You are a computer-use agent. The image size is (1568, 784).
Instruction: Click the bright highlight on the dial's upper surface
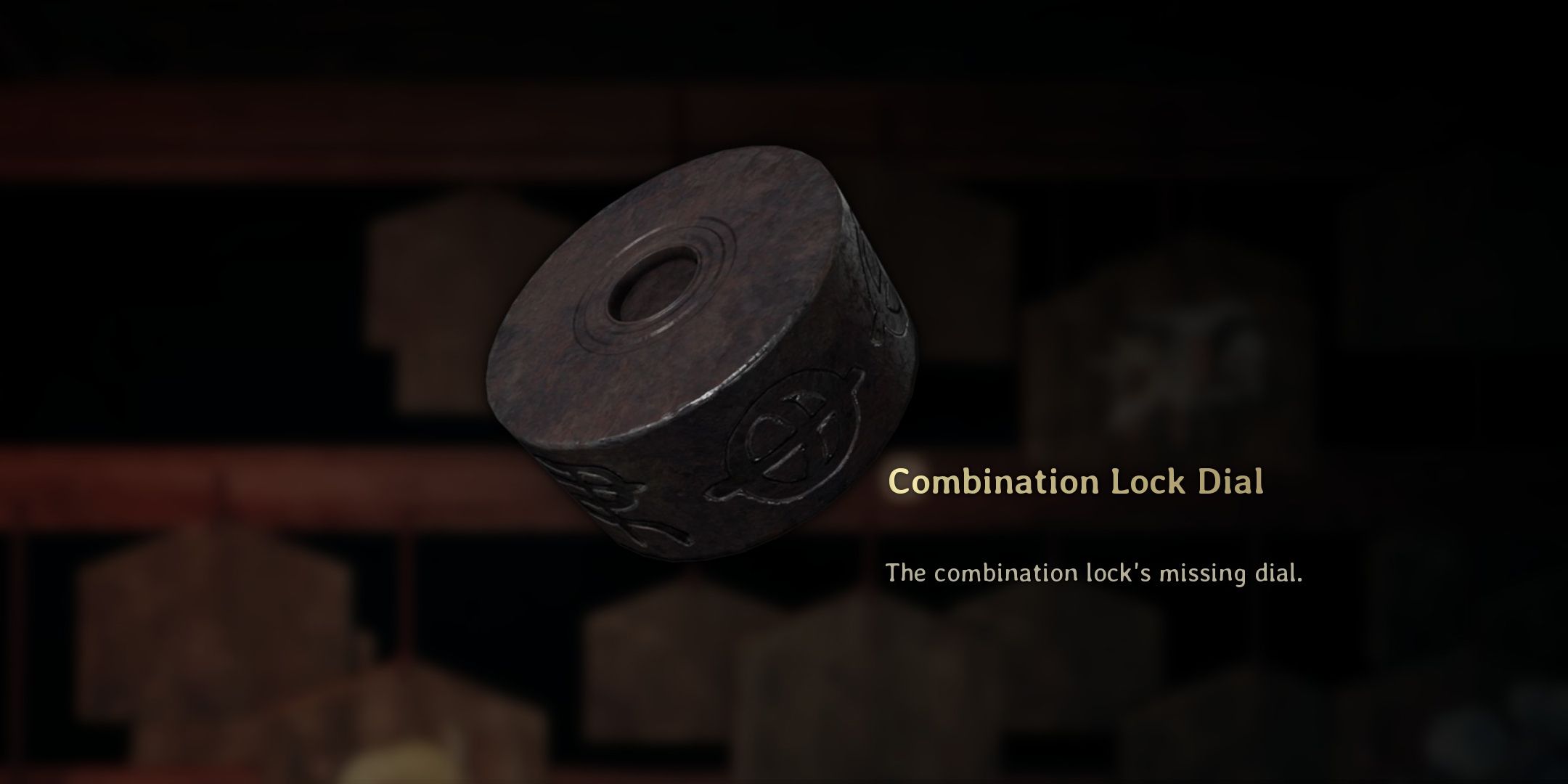[x=748, y=203]
